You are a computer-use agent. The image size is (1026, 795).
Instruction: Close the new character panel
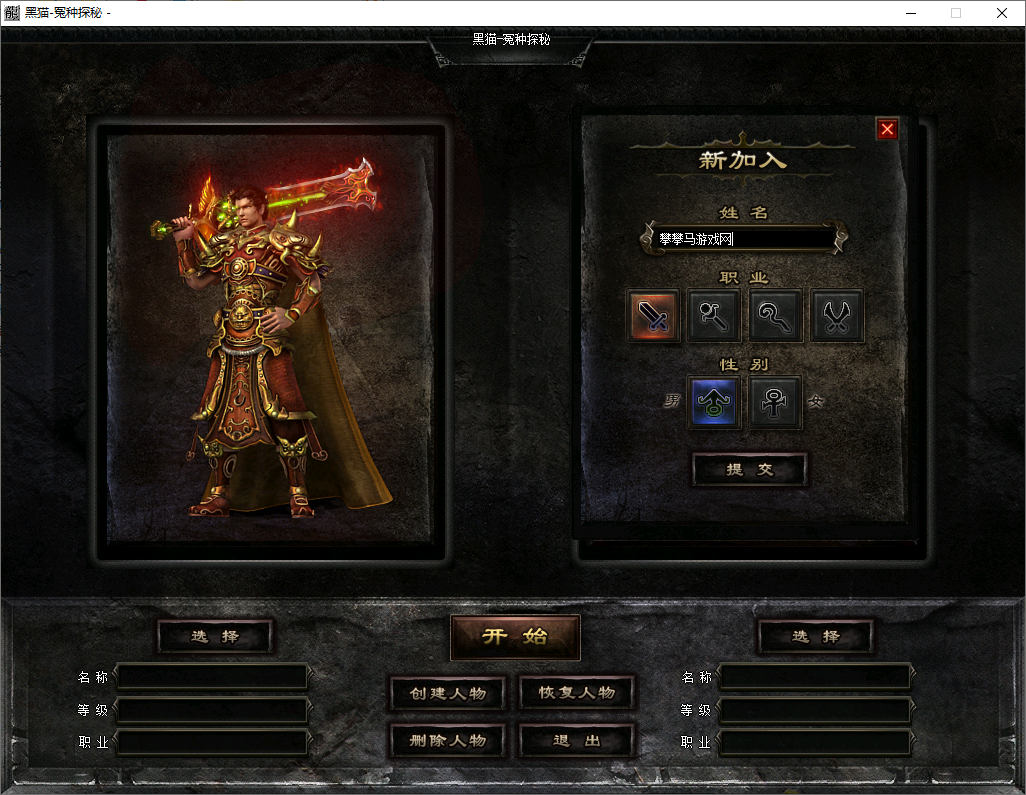(x=887, y=129)
